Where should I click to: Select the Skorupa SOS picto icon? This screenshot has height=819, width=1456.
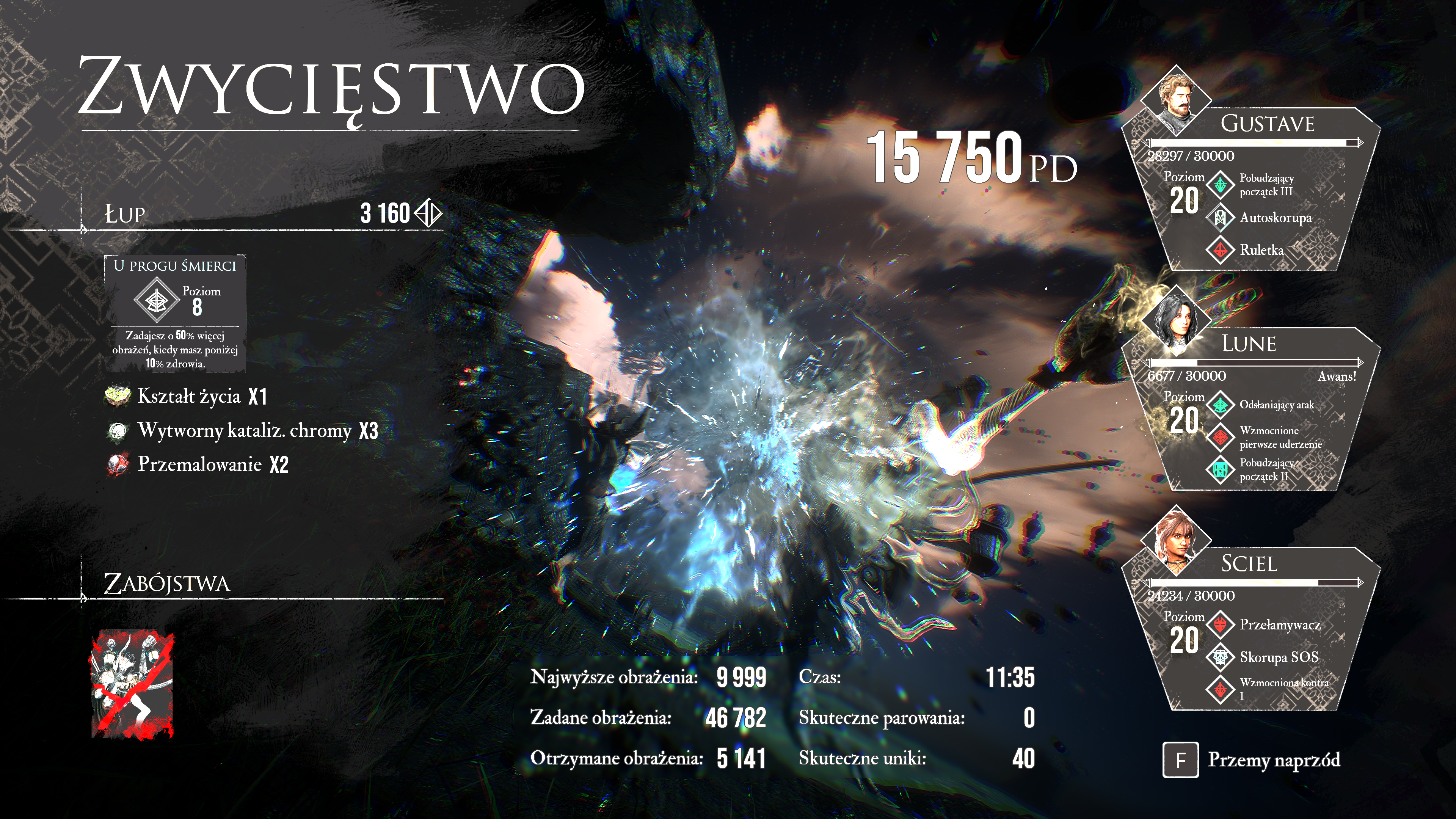click(x=1220, y=657)
